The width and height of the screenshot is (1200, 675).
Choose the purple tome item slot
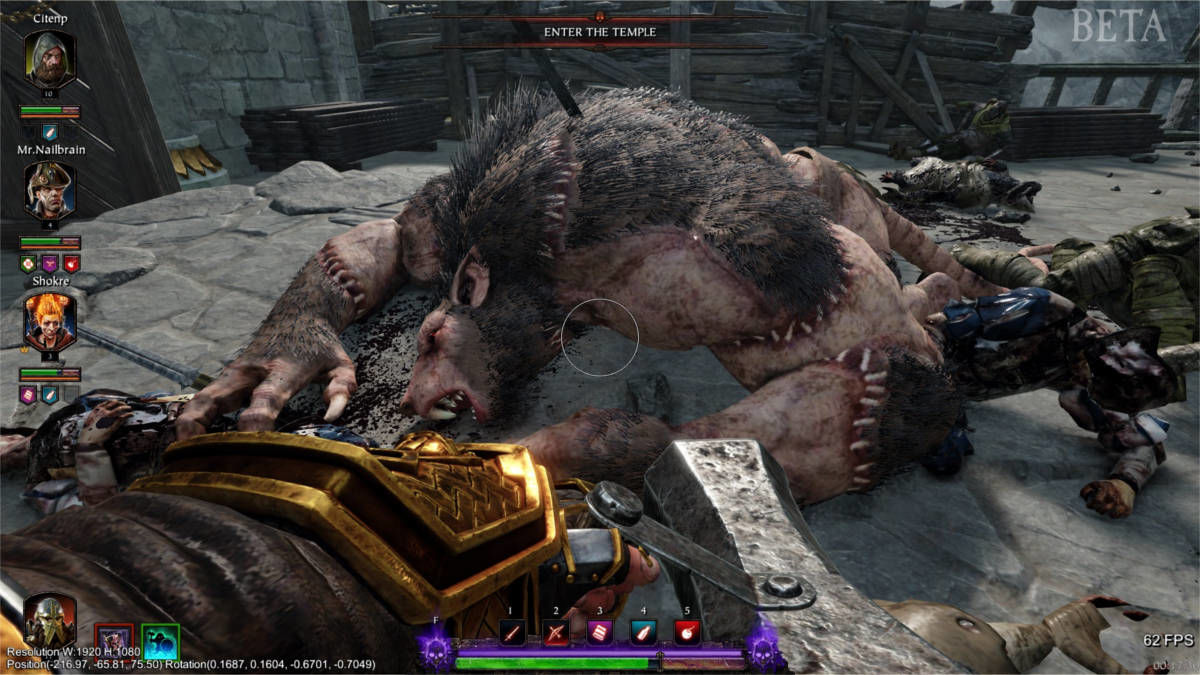coord(599,632)
